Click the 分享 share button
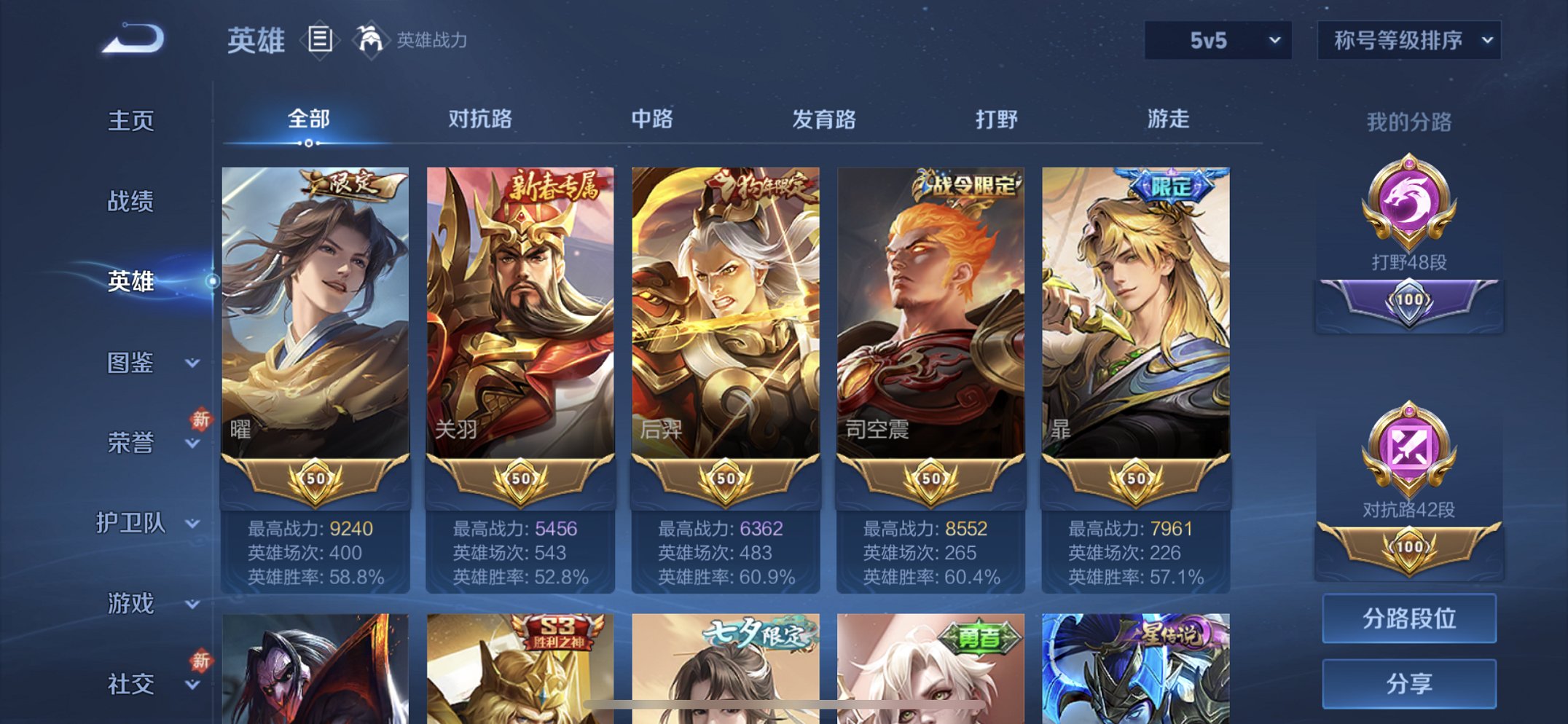The width and height of the screenshot is (1568, 724). pyautogui.click(x=1408, y=685)
